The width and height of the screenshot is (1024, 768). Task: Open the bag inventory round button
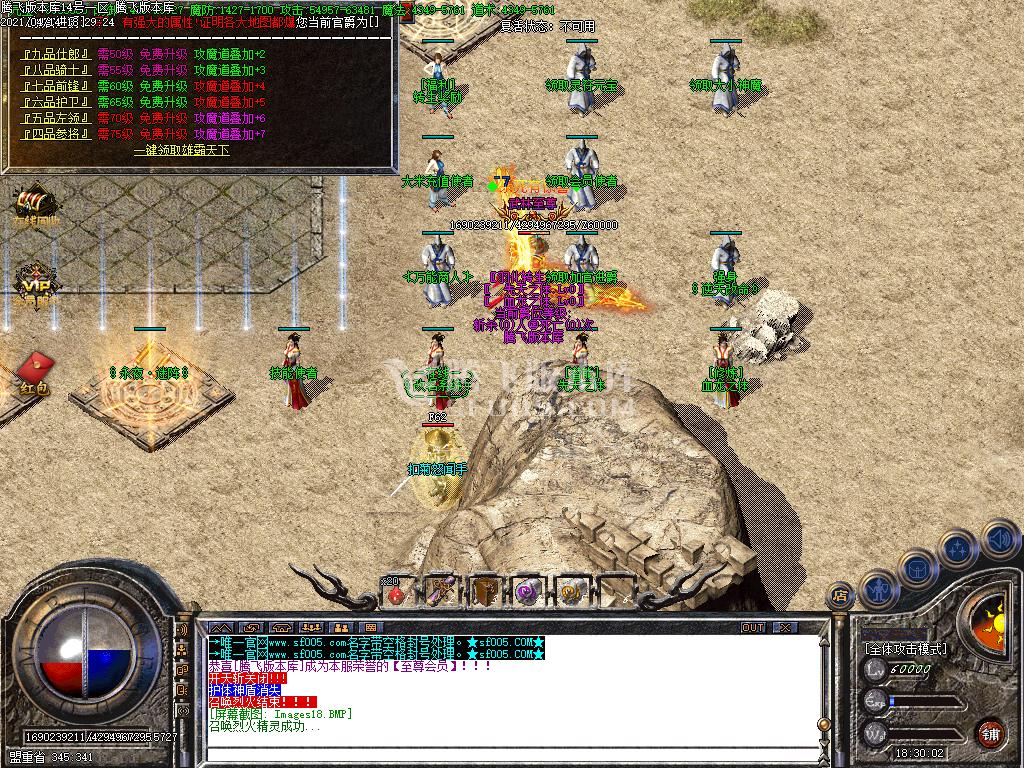(x=917, y=570)
